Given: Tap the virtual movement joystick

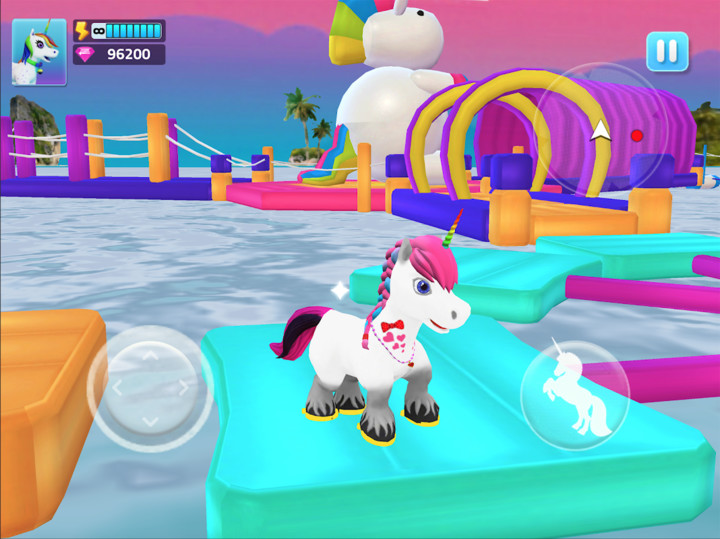Looking at the screenshot, I should pos(149,387).
